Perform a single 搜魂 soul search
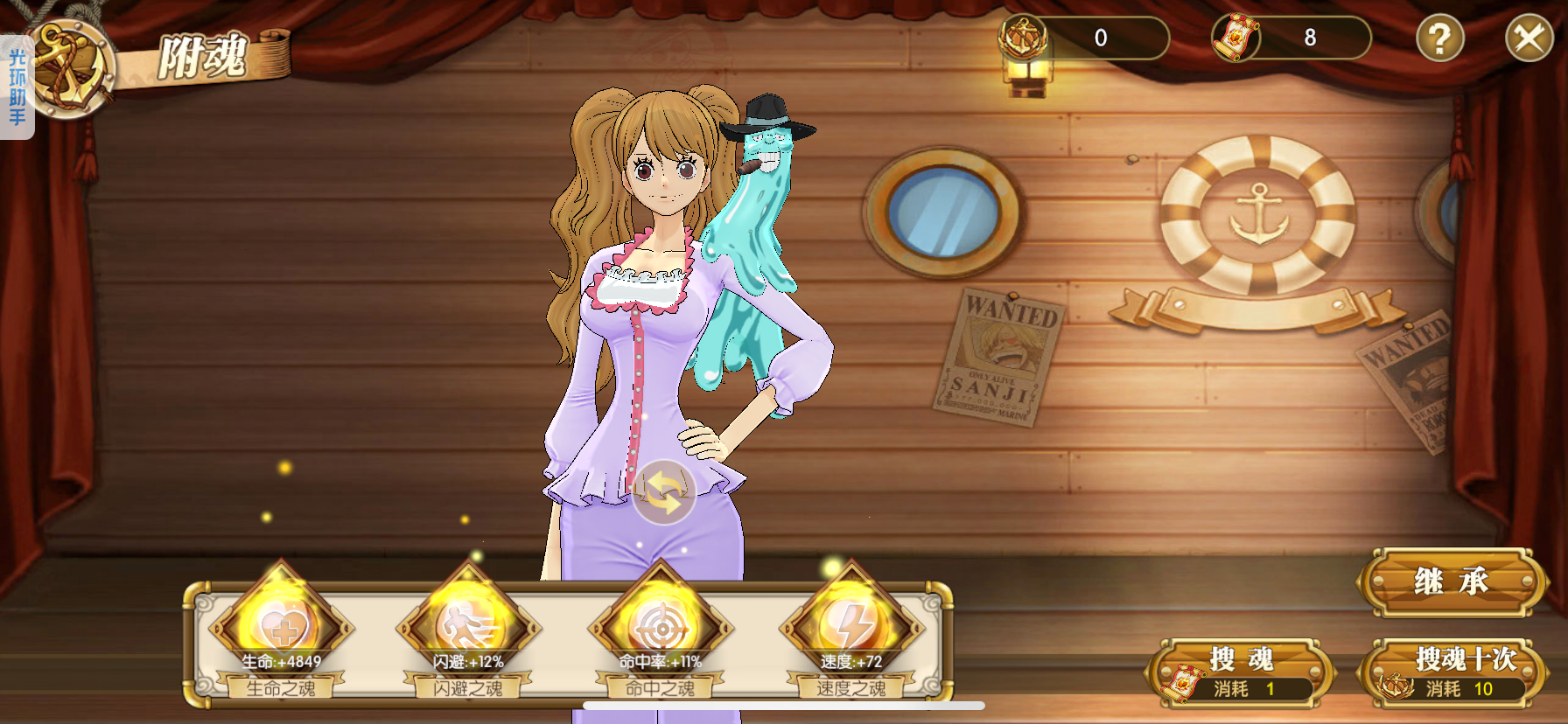Viewport: 1568px width, 724px height. [x=1241, y=672]
